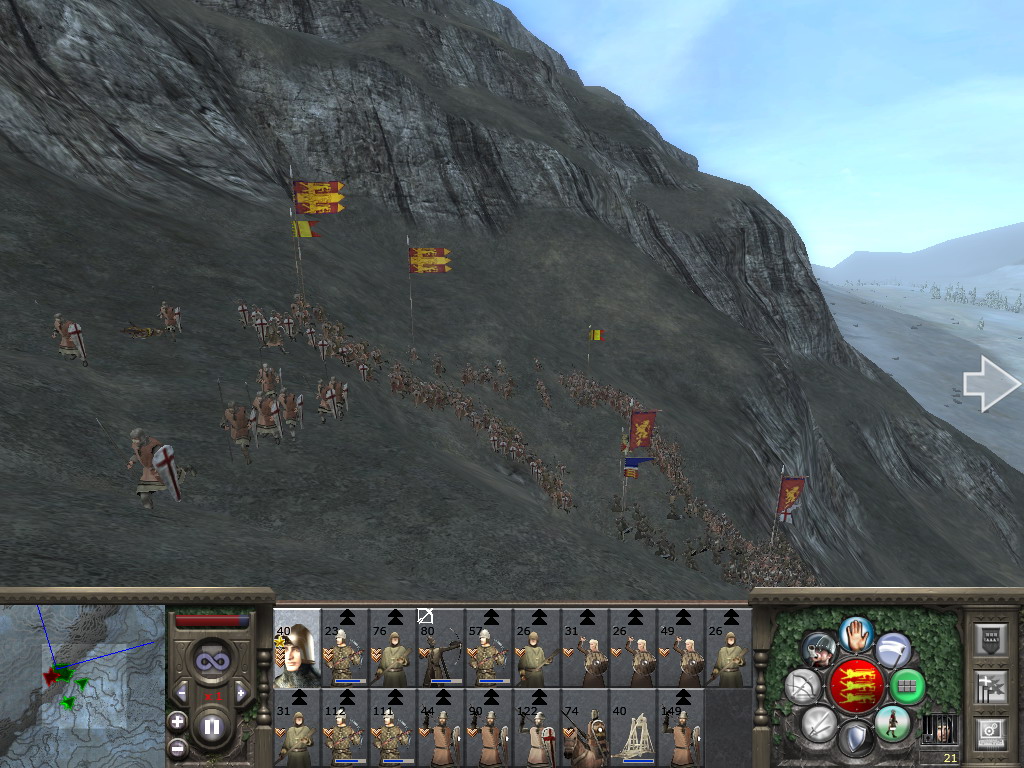Open the group formations grid button
This screenshot has width=1024, height=768.
(907, 687)
